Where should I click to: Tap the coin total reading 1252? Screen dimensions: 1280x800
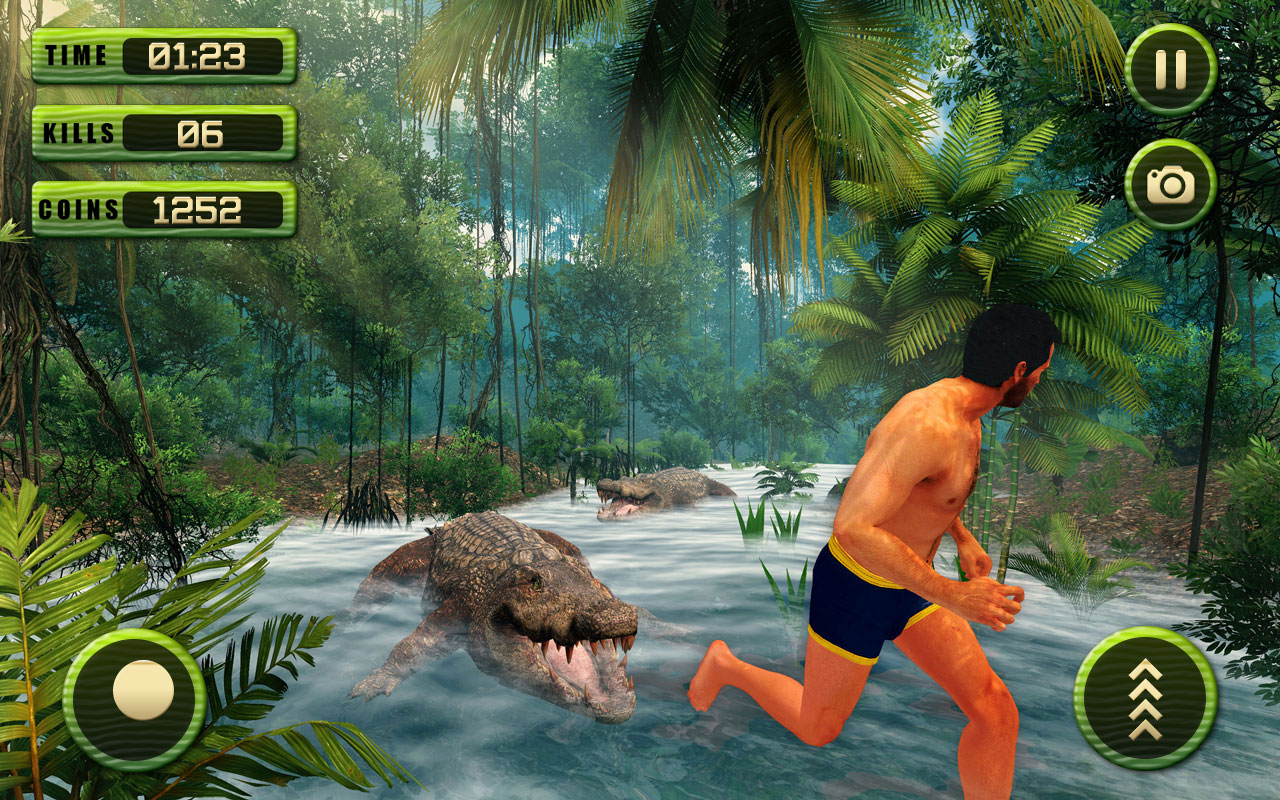click(200, 209)
